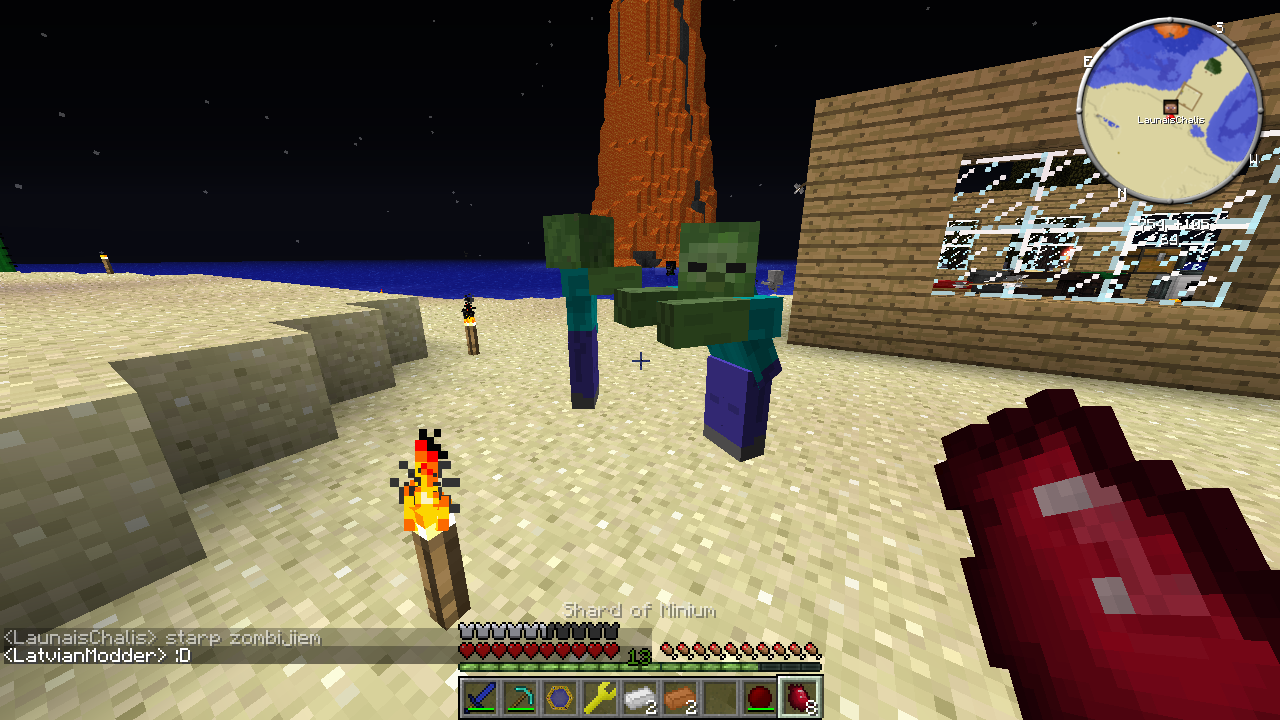
Task: Pick the white ingot stack slot
Action: tap(640, 697)
